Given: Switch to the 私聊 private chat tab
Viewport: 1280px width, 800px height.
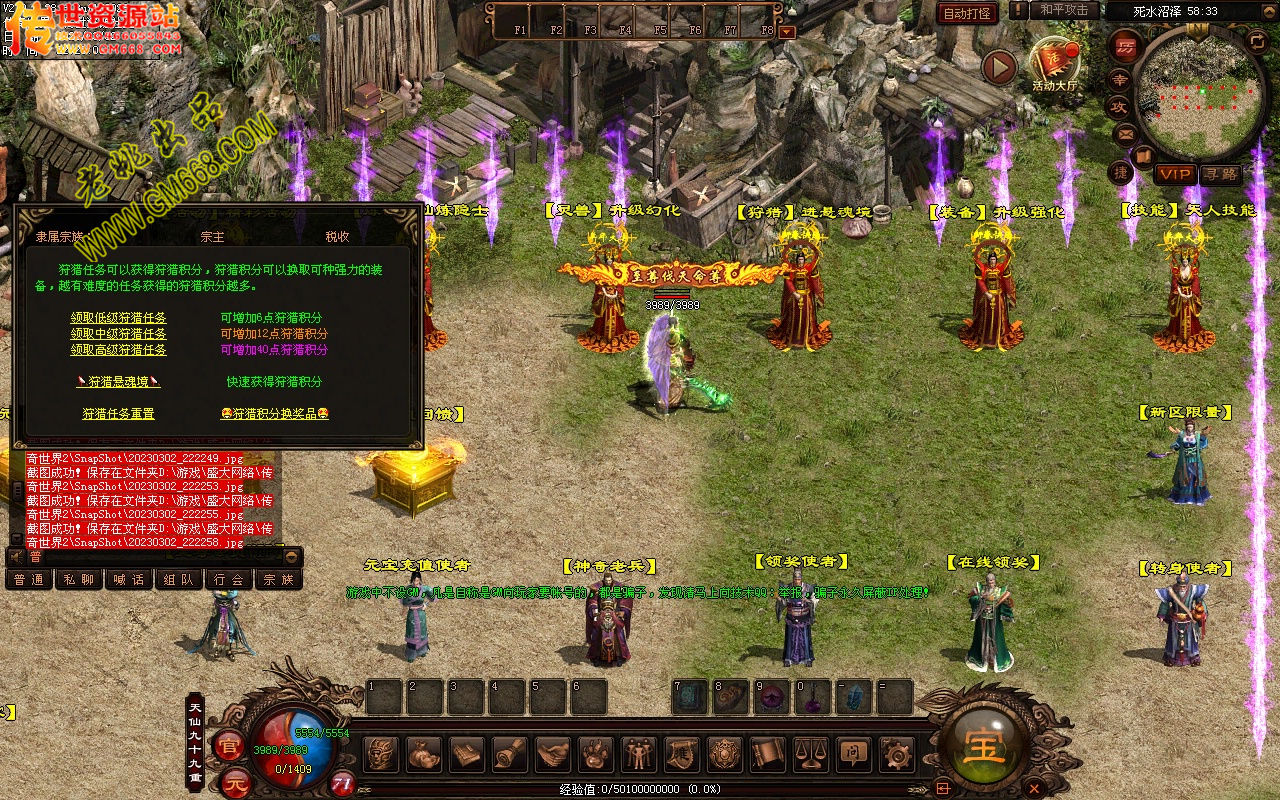Looking at the screenshot, I should [78, 579].
